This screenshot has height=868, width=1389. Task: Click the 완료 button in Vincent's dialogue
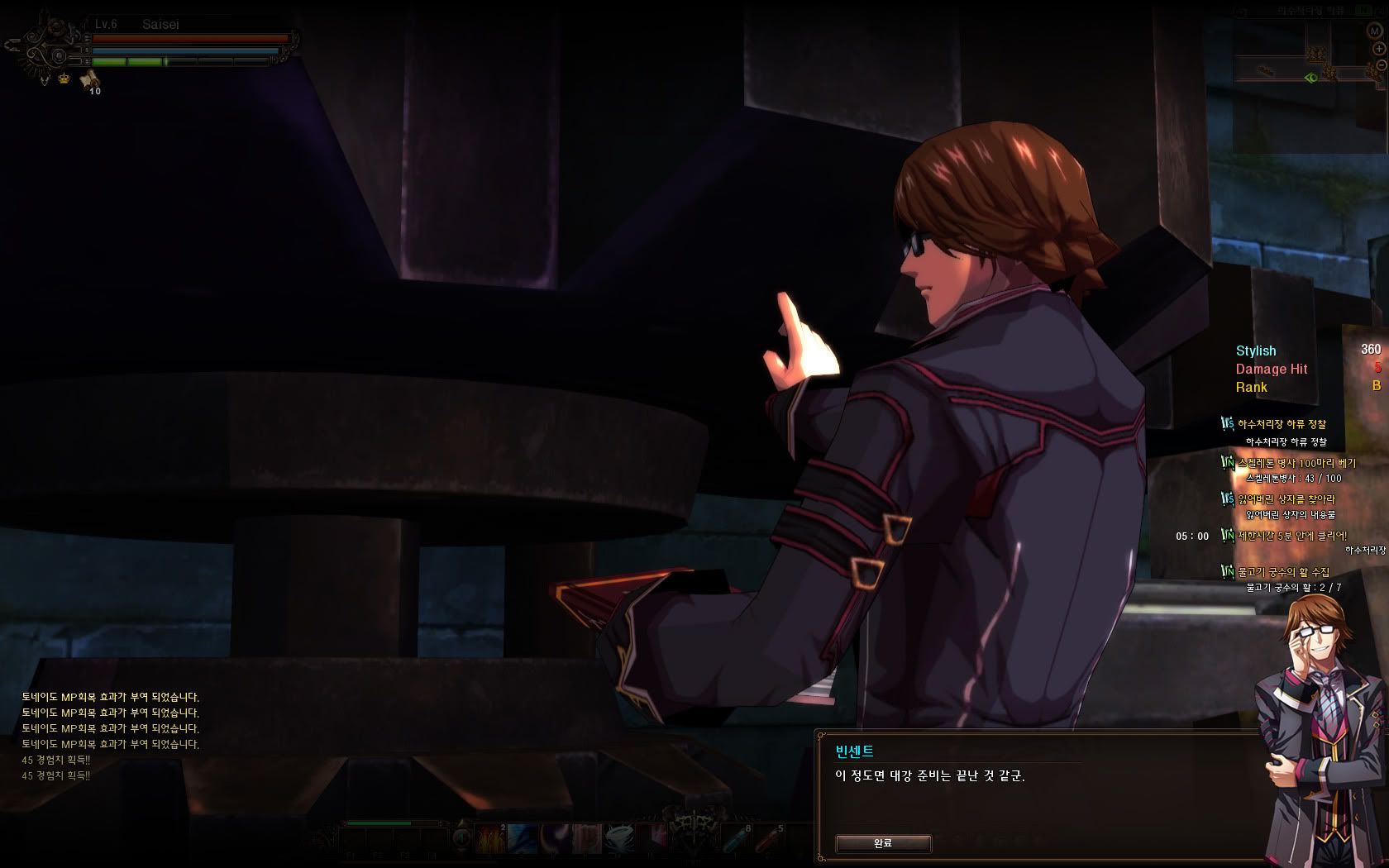click(883, 843)
